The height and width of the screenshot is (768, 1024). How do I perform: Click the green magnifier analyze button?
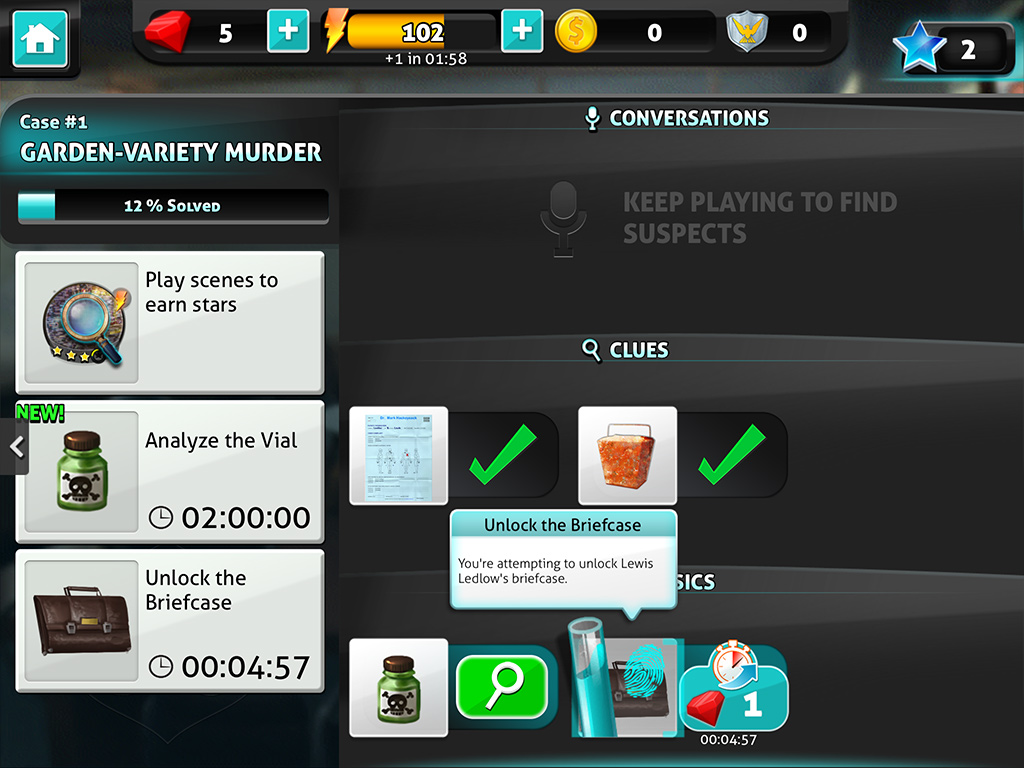502,687
